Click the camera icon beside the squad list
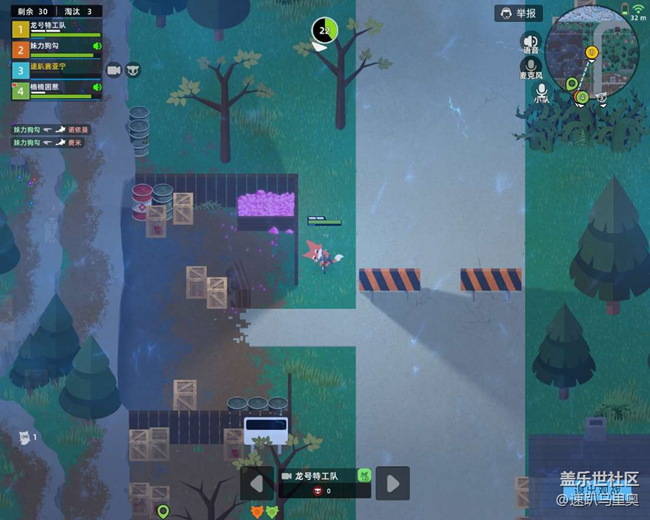This screenshot has width=650, height=520. tap(114, 69)
